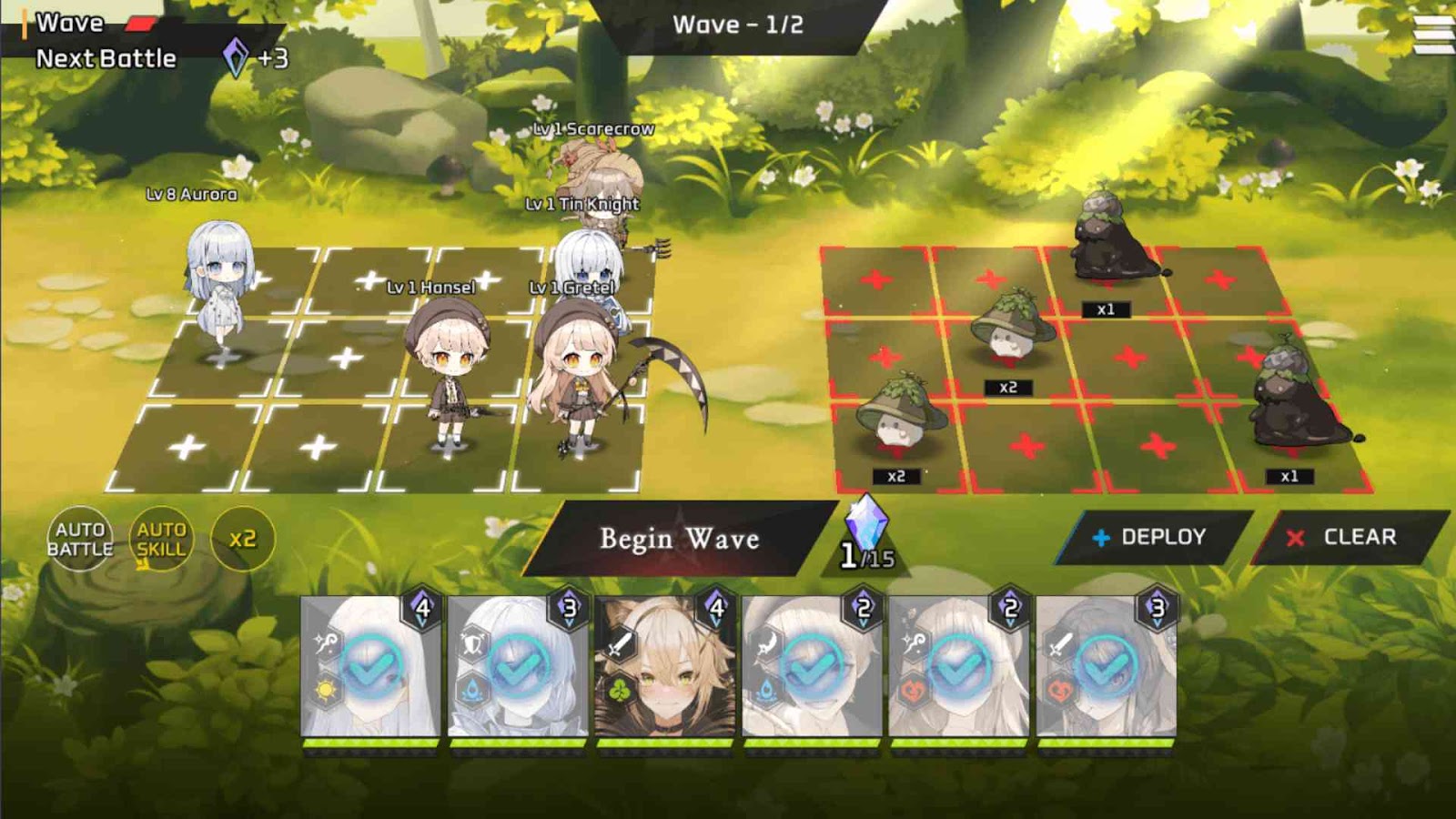Toggle AUTO BATTLE mode
Screen dimensions: 1456x819
point(80,539)
